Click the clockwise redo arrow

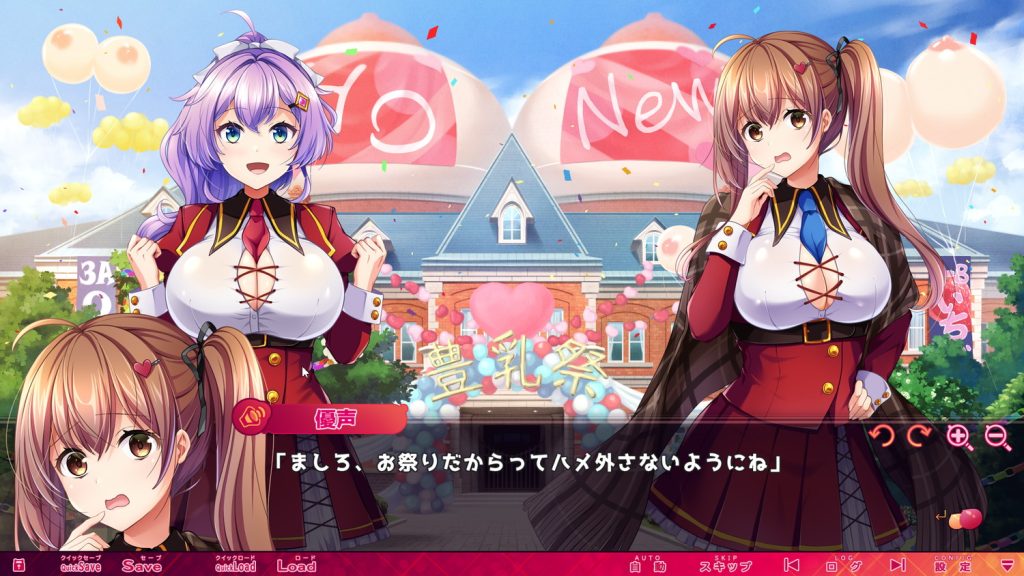coord(918,436)
